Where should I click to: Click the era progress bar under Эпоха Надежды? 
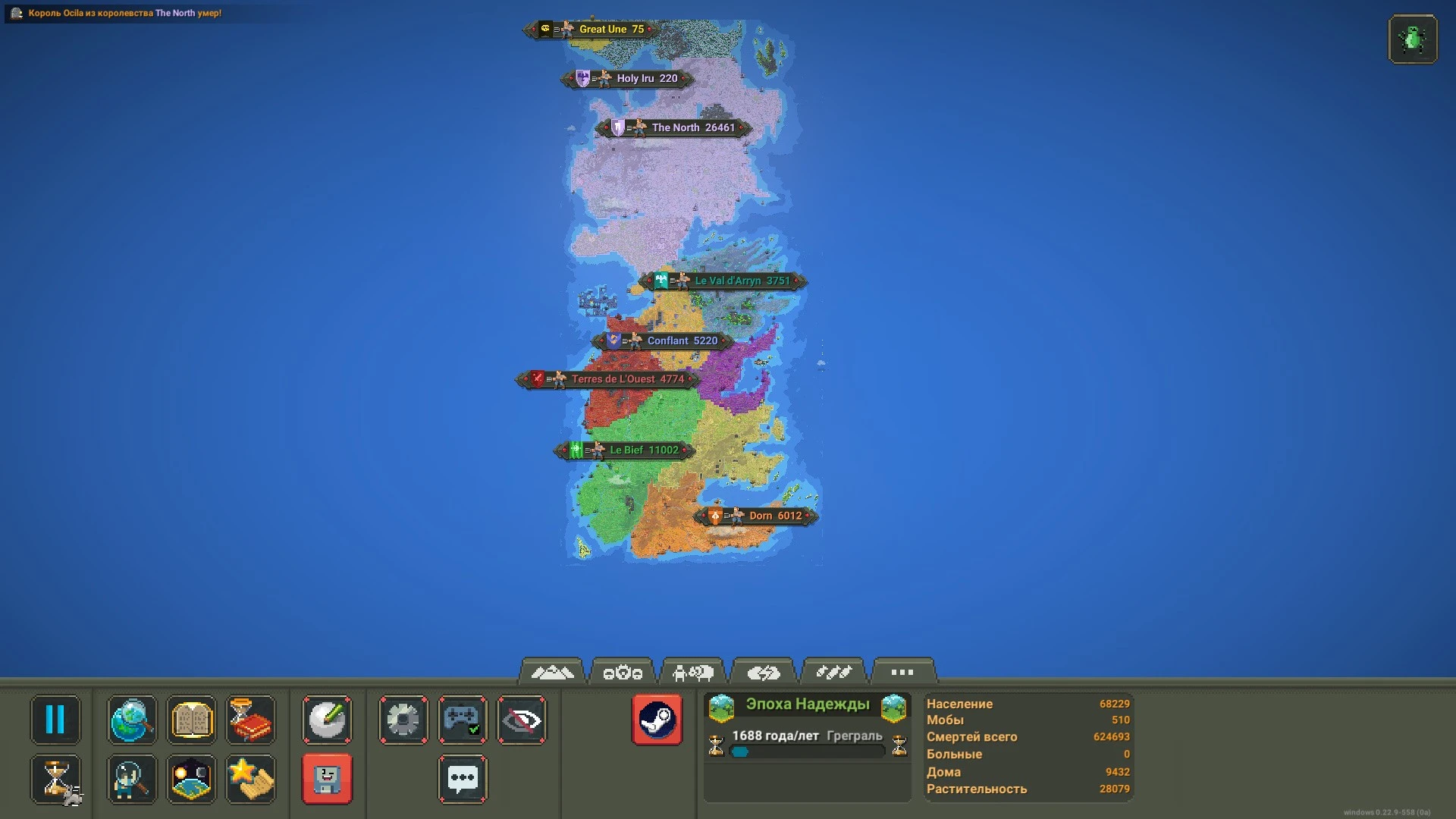(x=806, y=752)
